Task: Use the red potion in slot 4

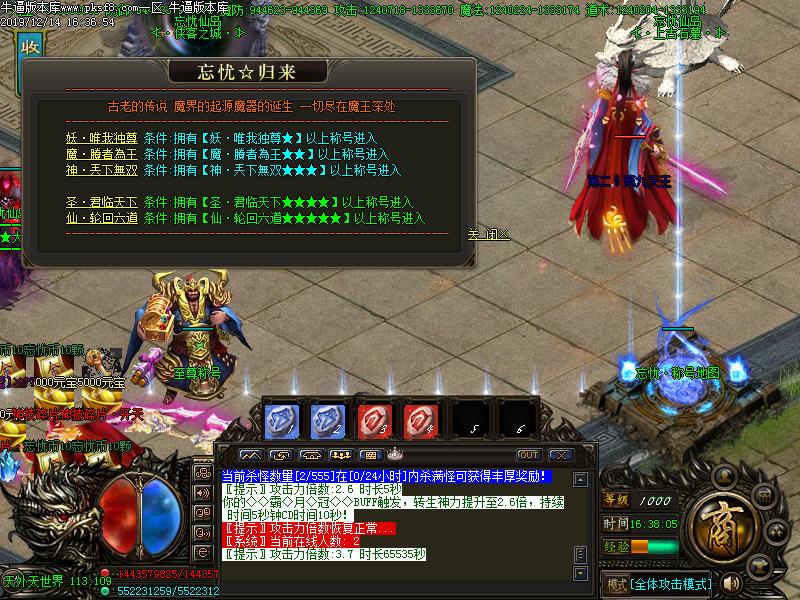Action: pyautogui.click(x=420, y=417)
